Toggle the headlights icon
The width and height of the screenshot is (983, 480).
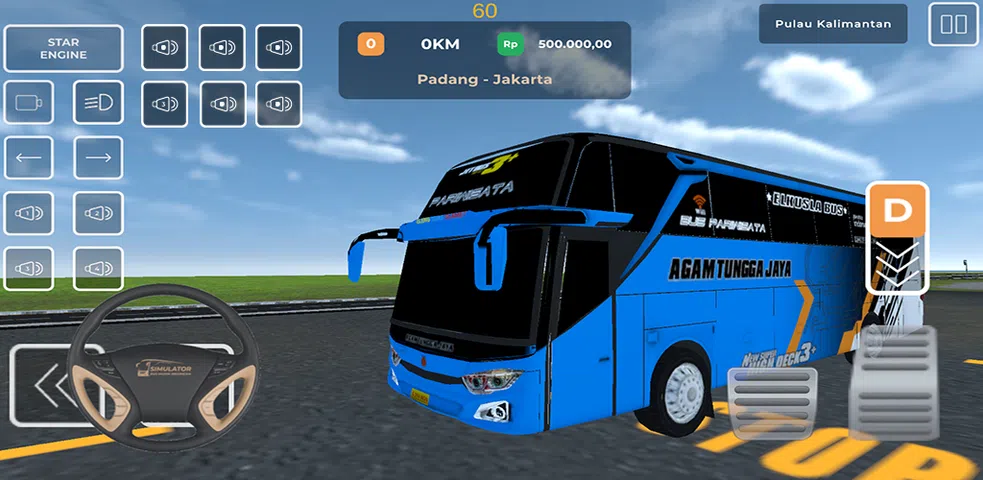pyautogui.click(x=98, y=102)
